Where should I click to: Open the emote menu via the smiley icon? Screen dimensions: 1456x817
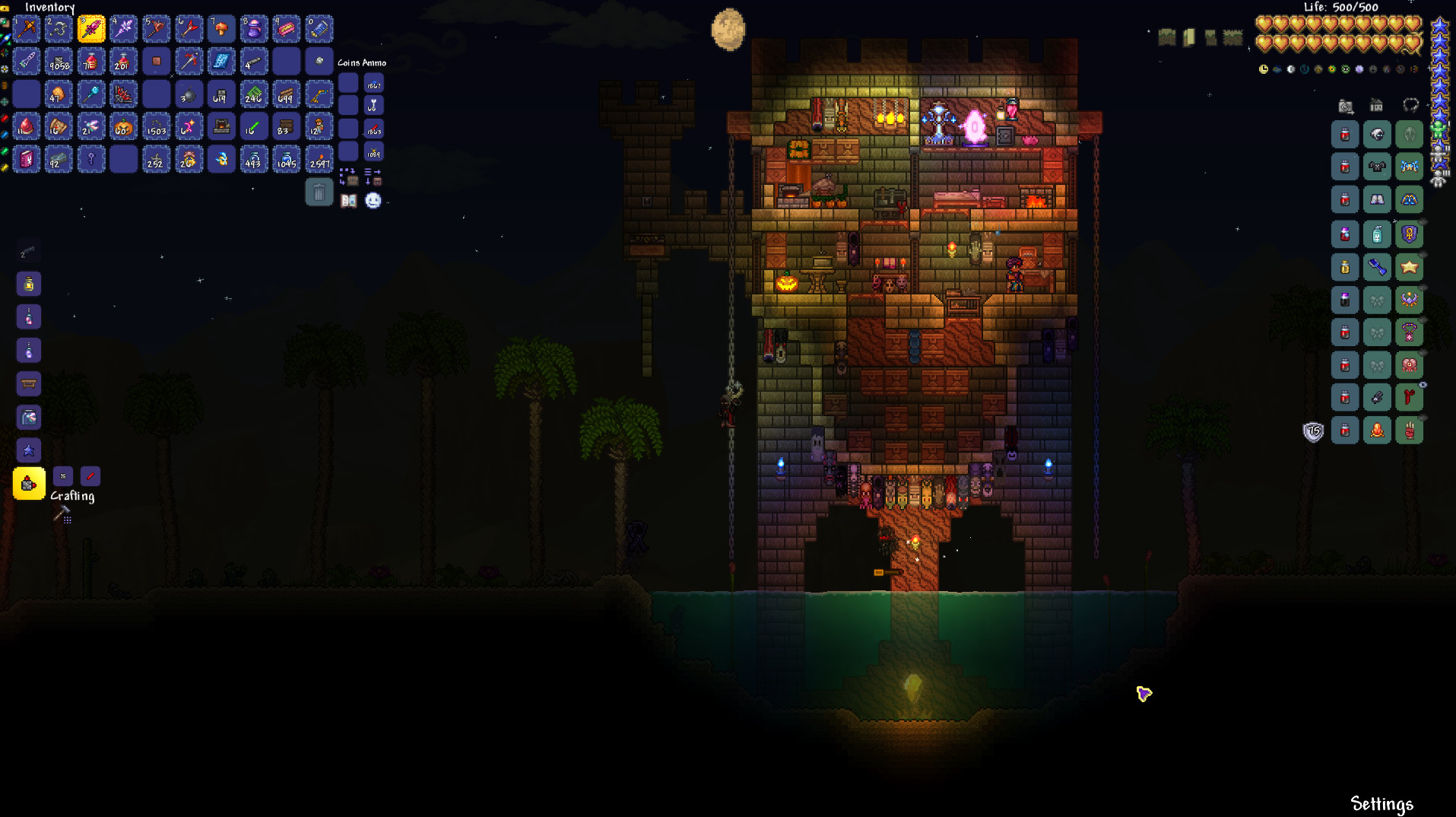point(373,201)
